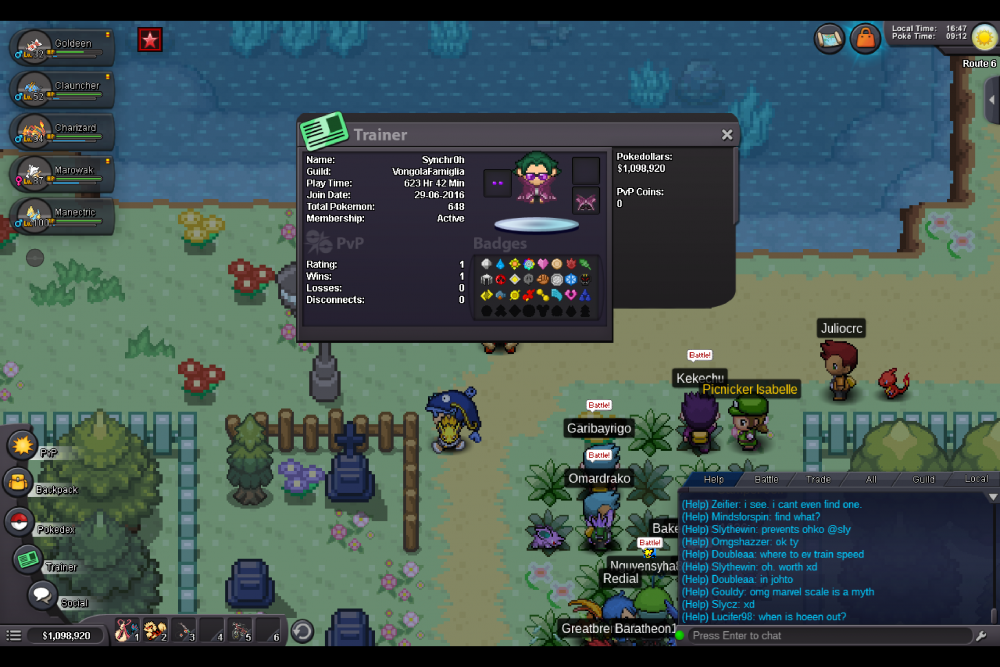Open the PvP menu

coord(22,445)
